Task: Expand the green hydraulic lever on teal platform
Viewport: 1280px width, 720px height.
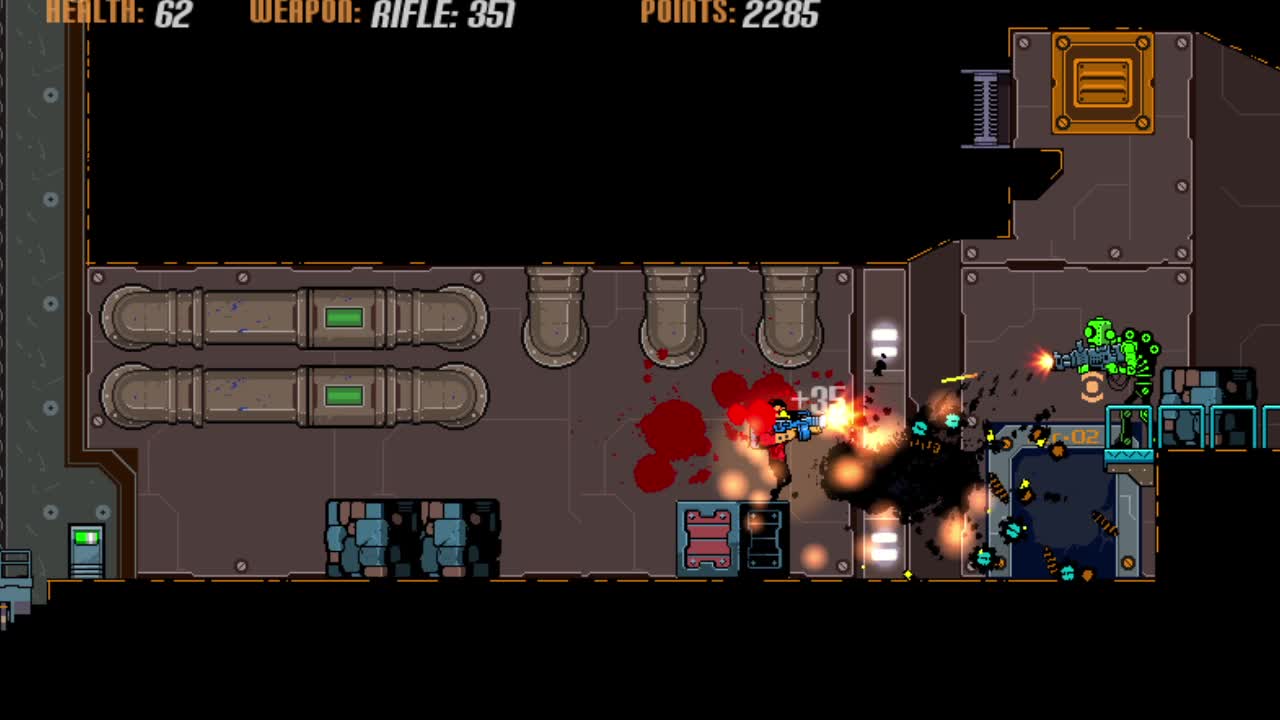Action: (x=1127, y=425)
